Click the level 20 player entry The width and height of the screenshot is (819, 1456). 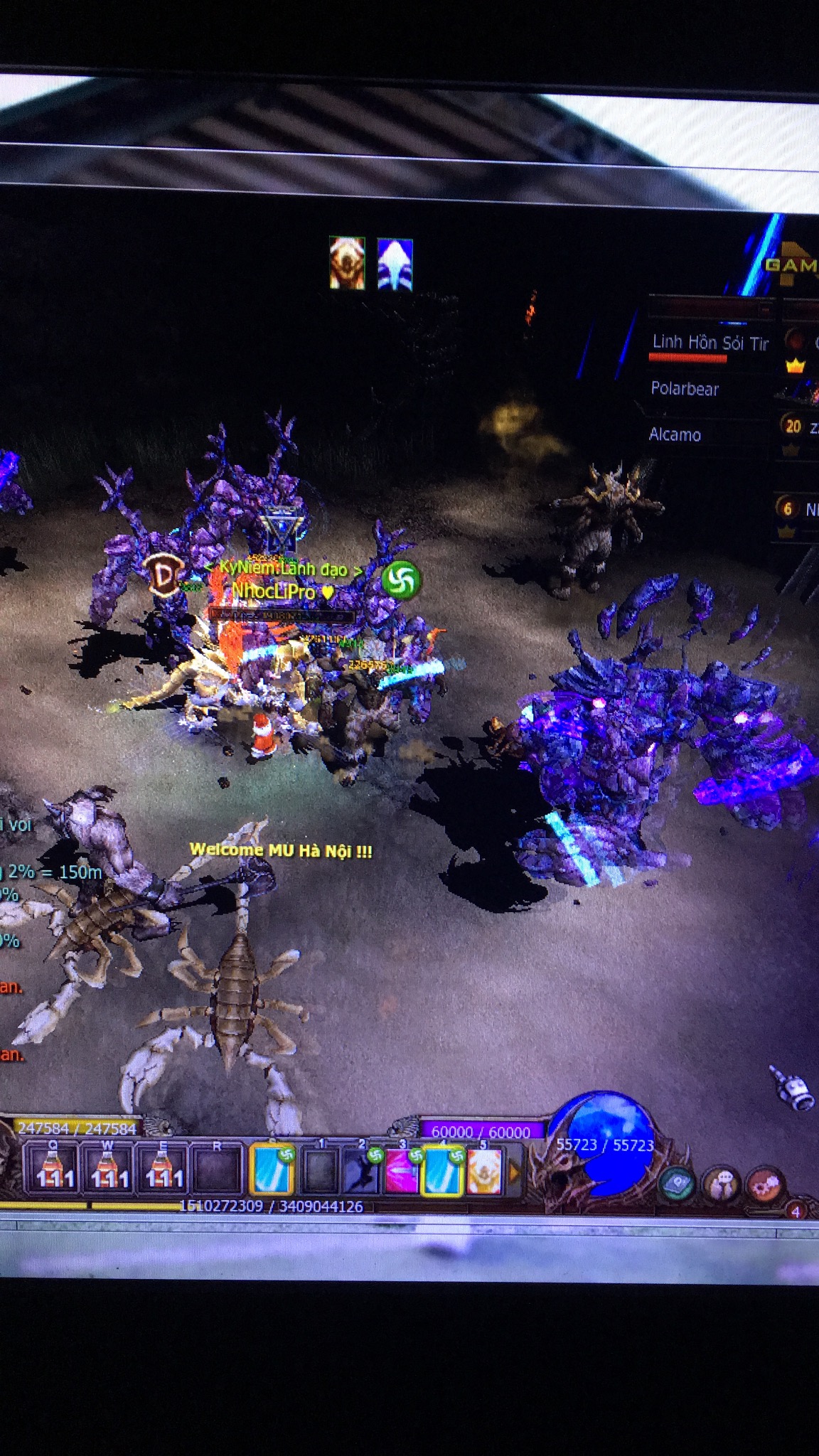(796, 427)
